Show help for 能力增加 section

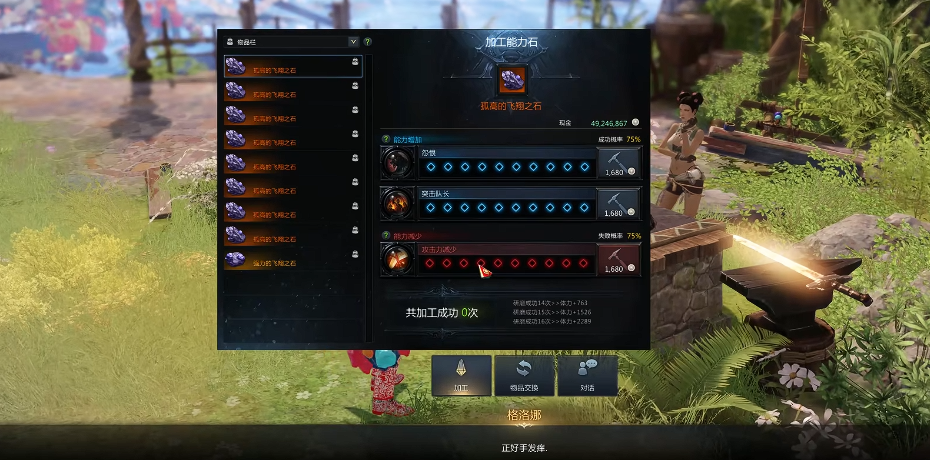(x=385, y=139)
